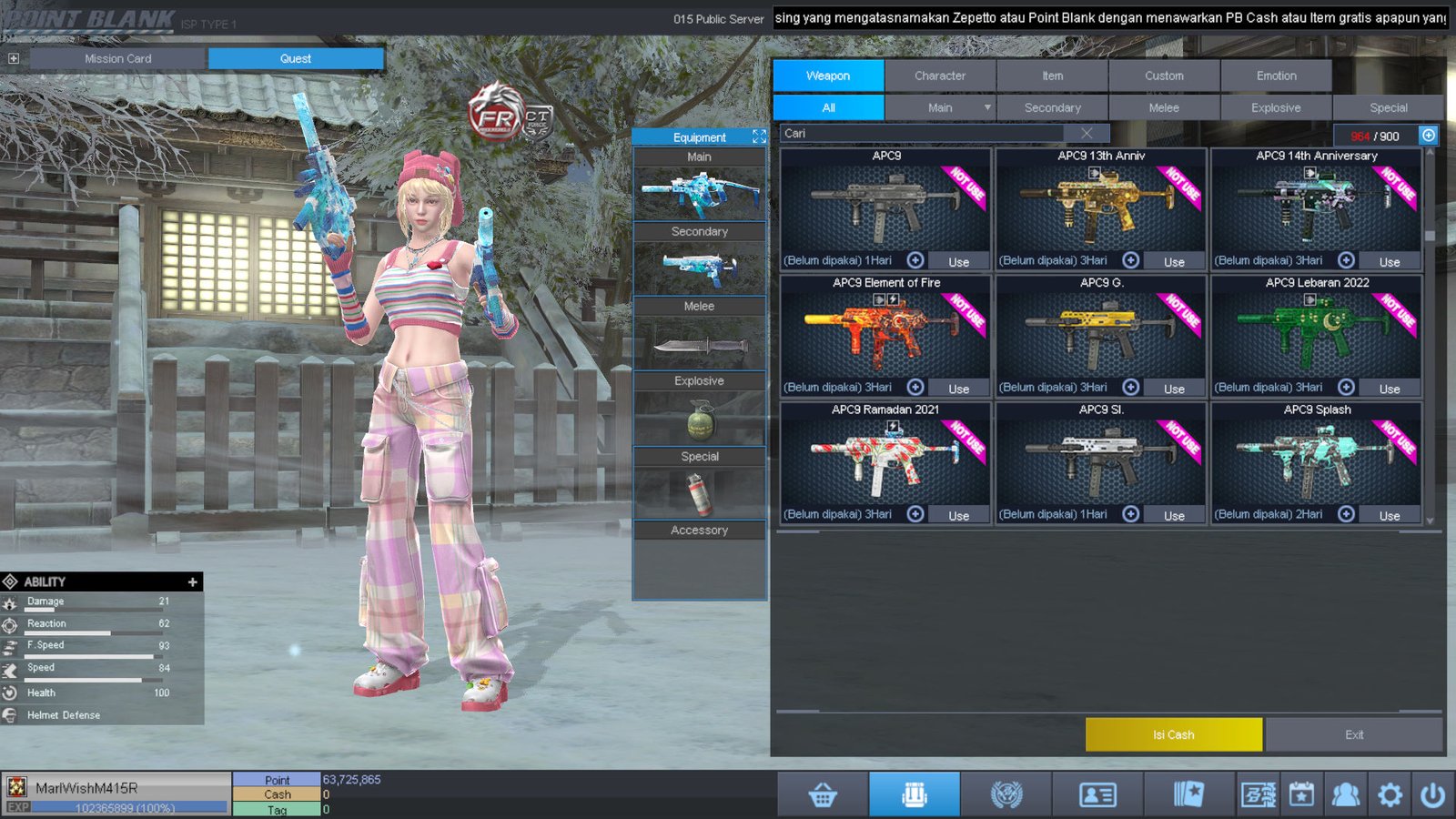Select the equipped Explosive grenade slot

pyautogui.click(x=700, y=420)
